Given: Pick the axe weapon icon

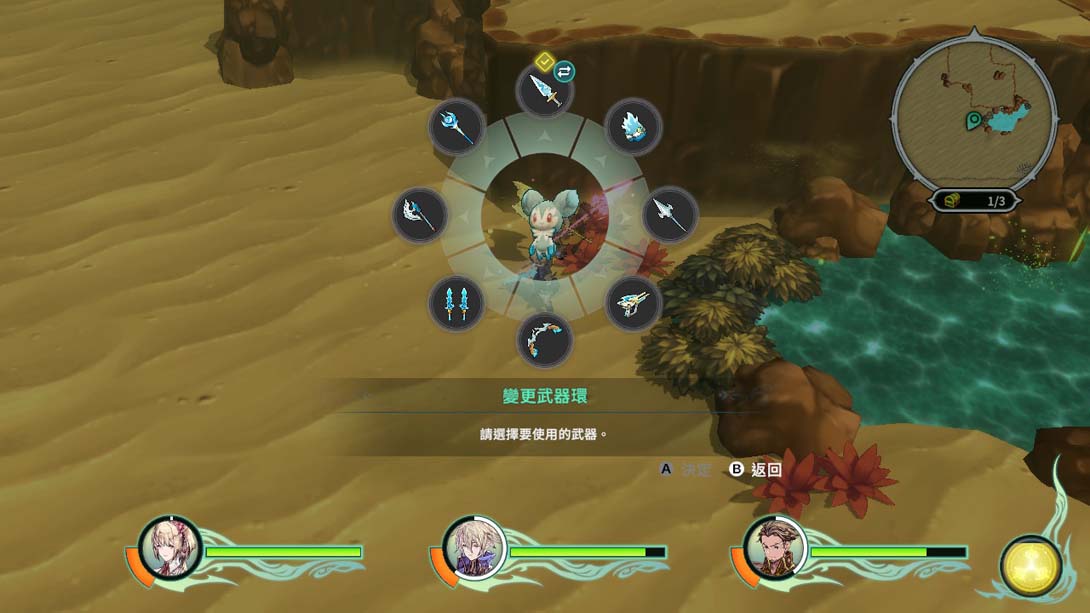Looking at the screenshot, I should (x=419, y=214).
